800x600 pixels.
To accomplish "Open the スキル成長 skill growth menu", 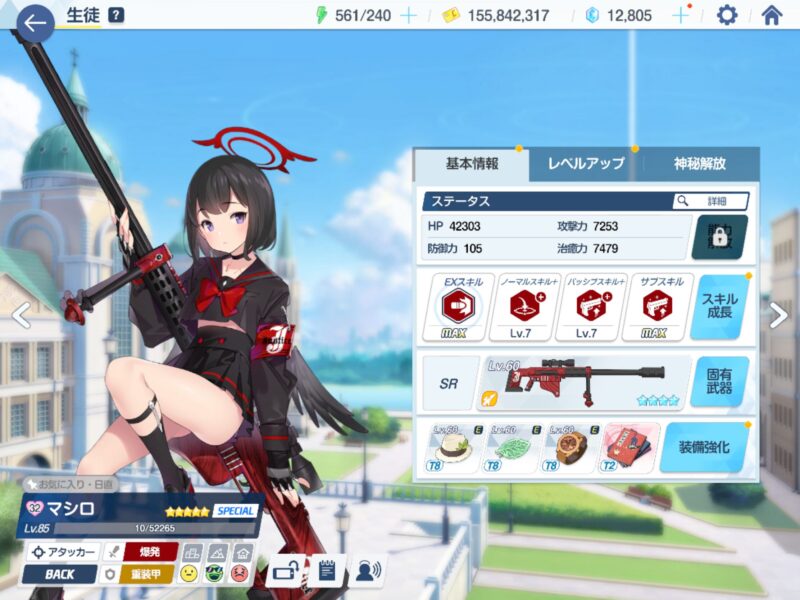I will pyautogui.click(x=719, y=307).
